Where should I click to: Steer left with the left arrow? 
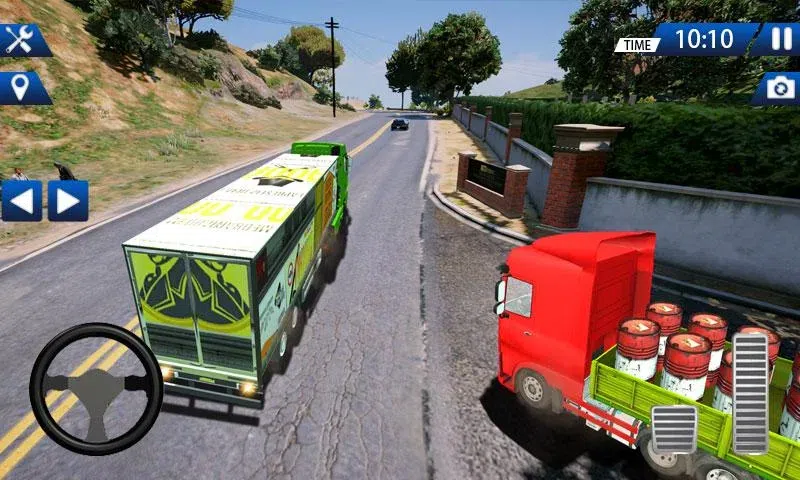22,200
